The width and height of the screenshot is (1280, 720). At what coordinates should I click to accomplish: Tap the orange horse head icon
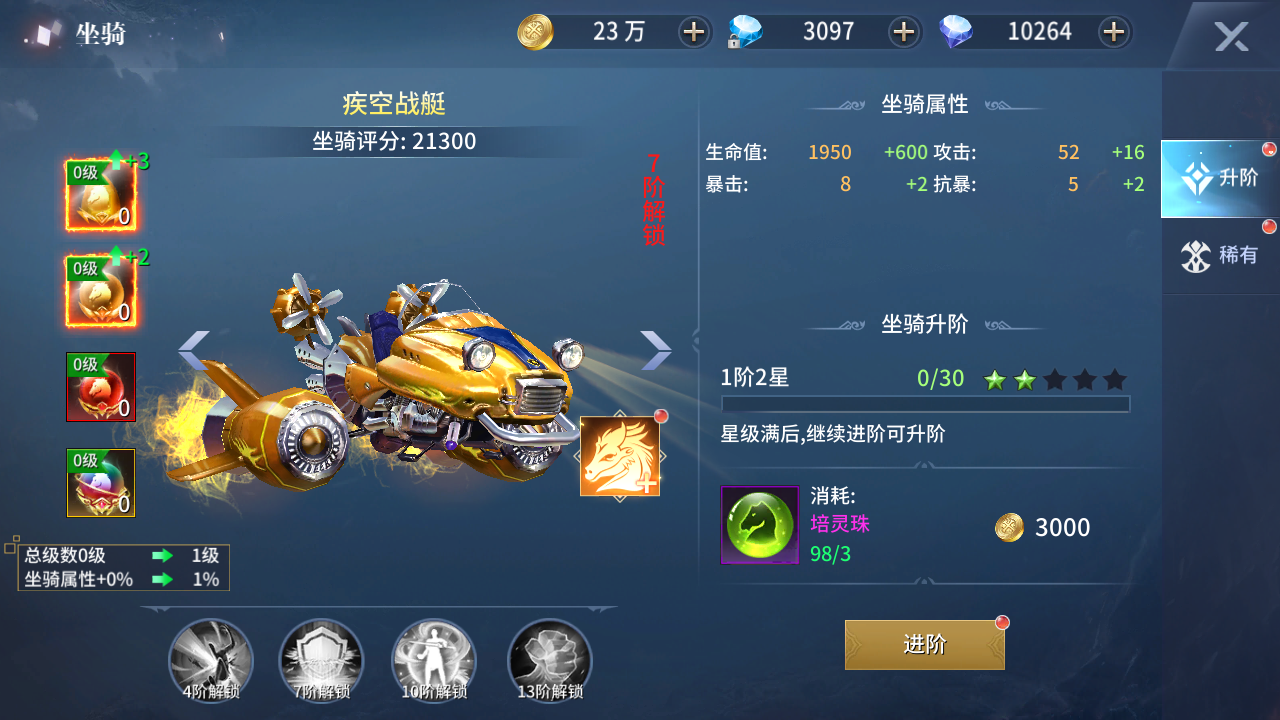click(x=619, y=456)
